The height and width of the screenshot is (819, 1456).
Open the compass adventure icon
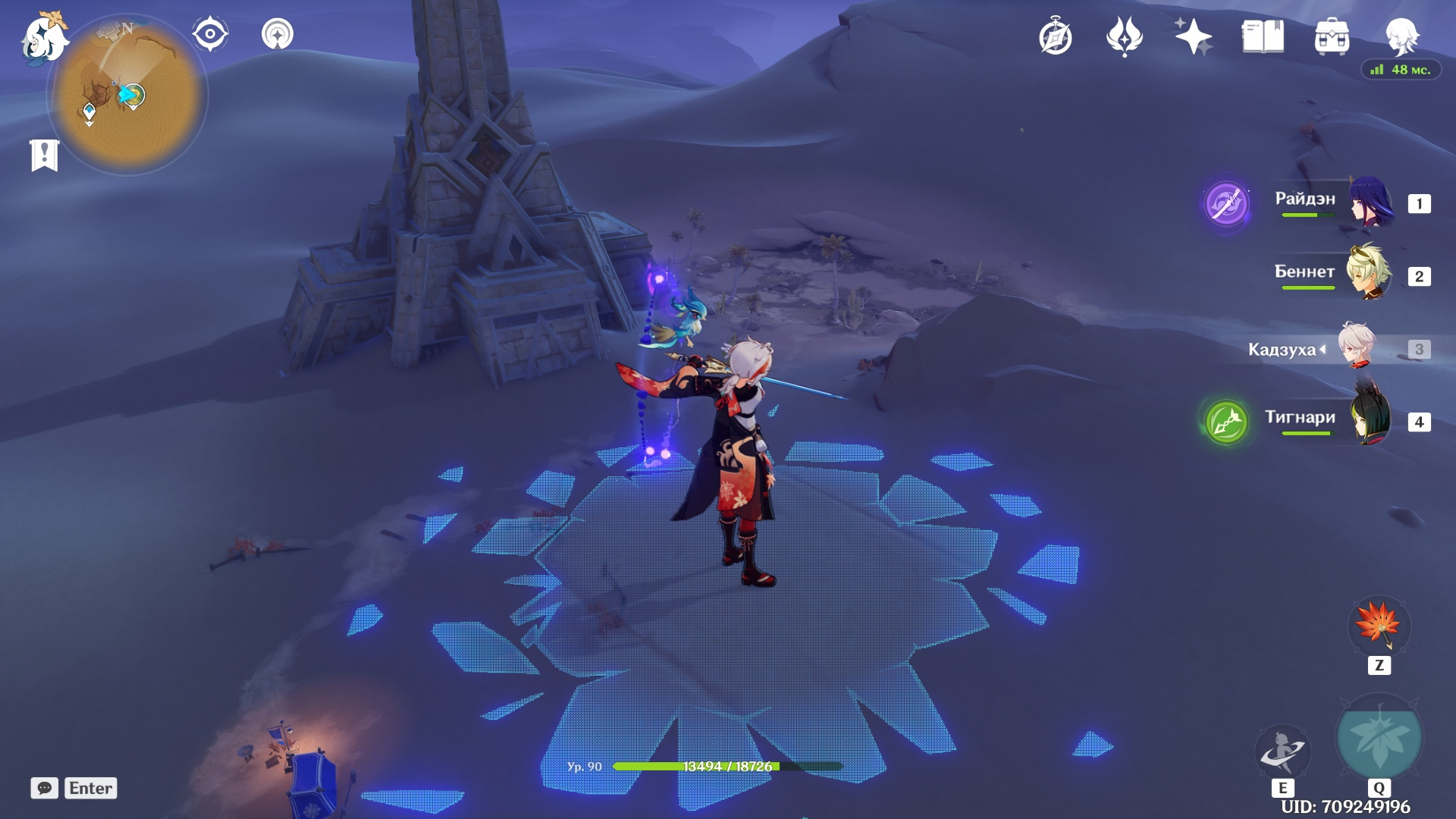click(1056, 37)
